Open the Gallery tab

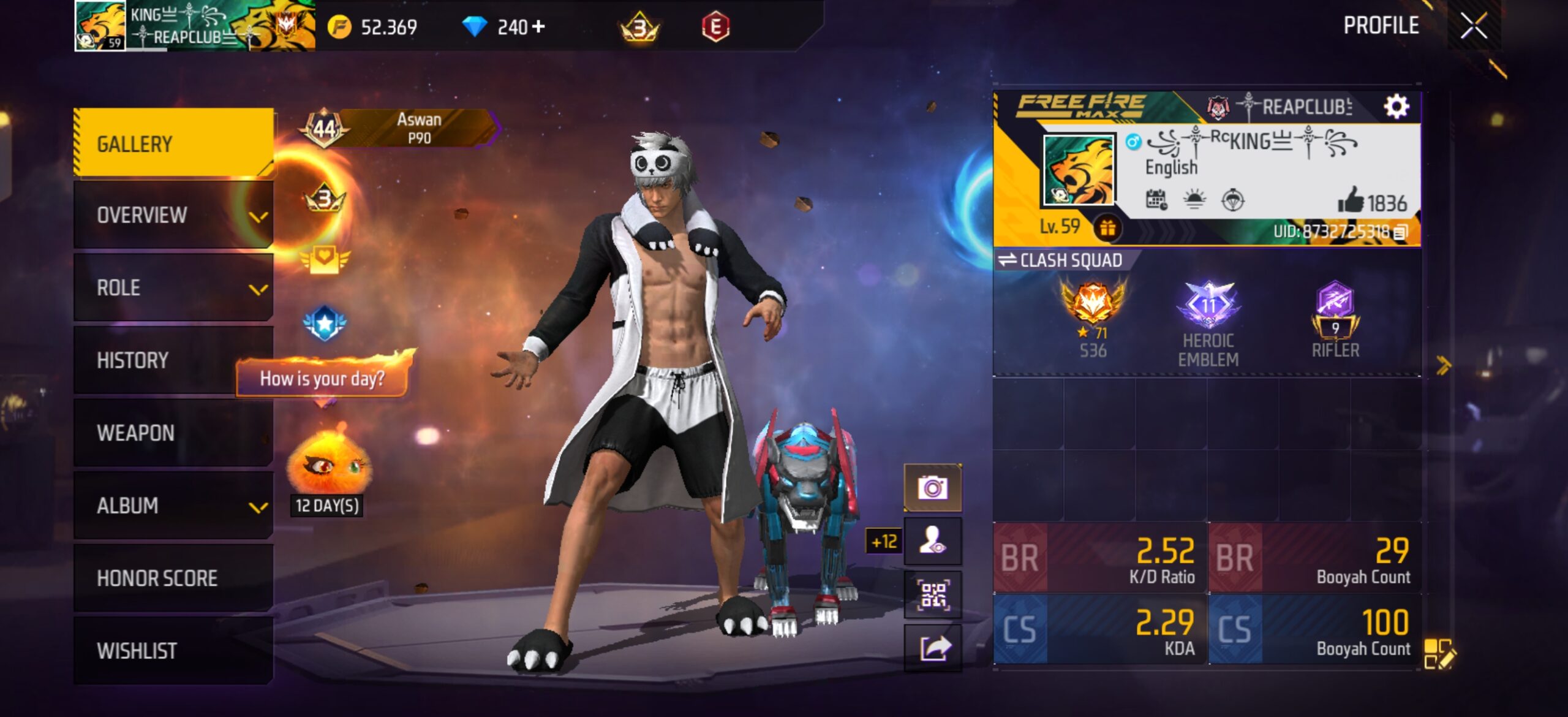point(173,143)
